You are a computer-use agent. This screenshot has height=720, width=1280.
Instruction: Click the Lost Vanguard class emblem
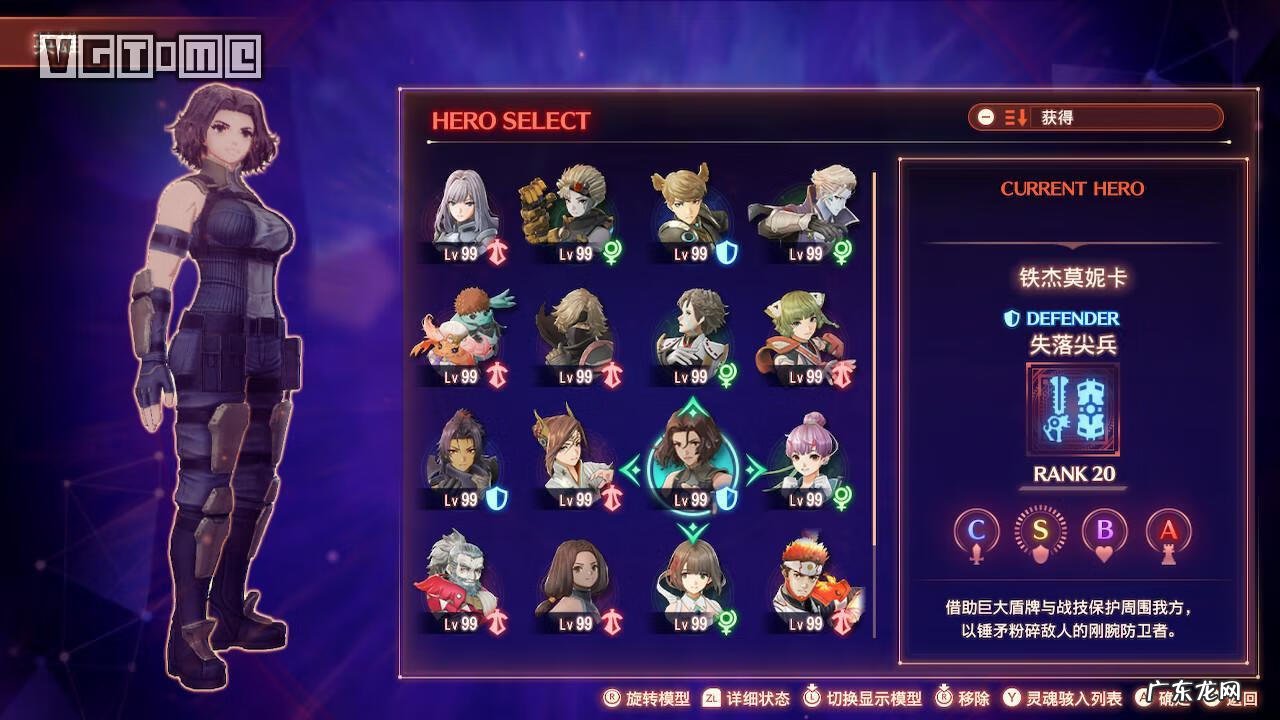click(1073, 410)
